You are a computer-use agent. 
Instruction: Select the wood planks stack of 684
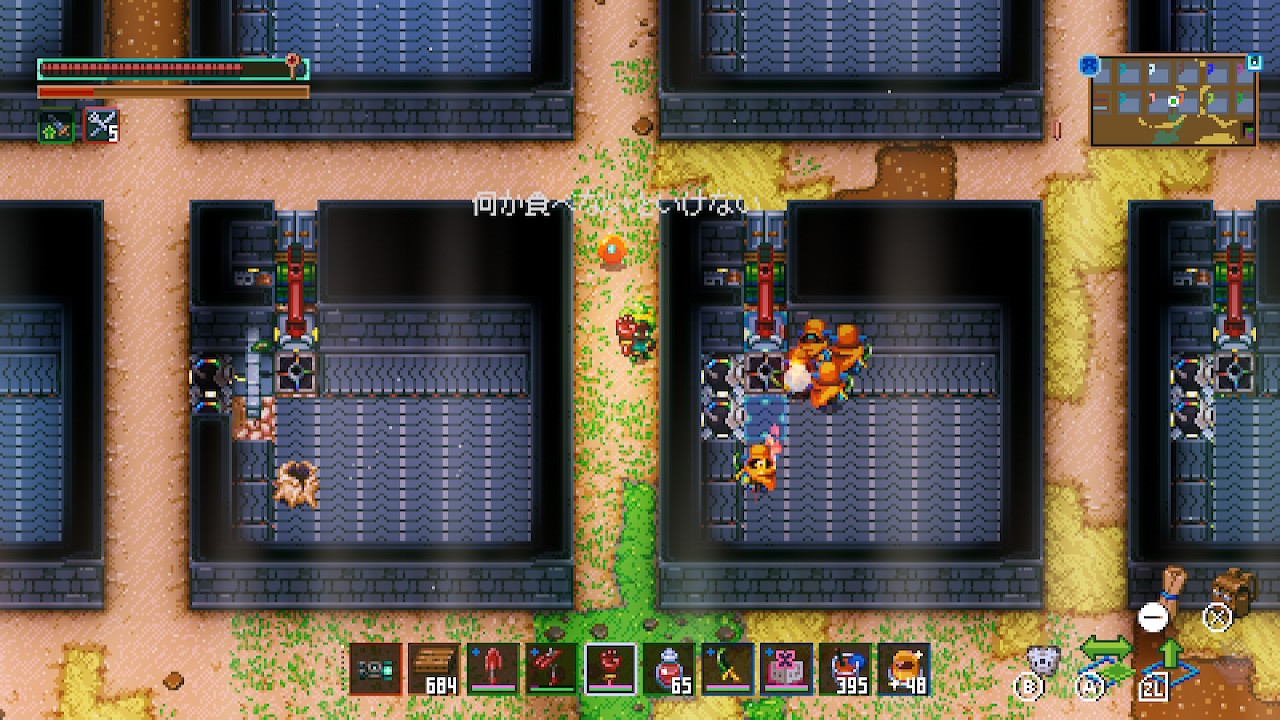tap(434, 669)
